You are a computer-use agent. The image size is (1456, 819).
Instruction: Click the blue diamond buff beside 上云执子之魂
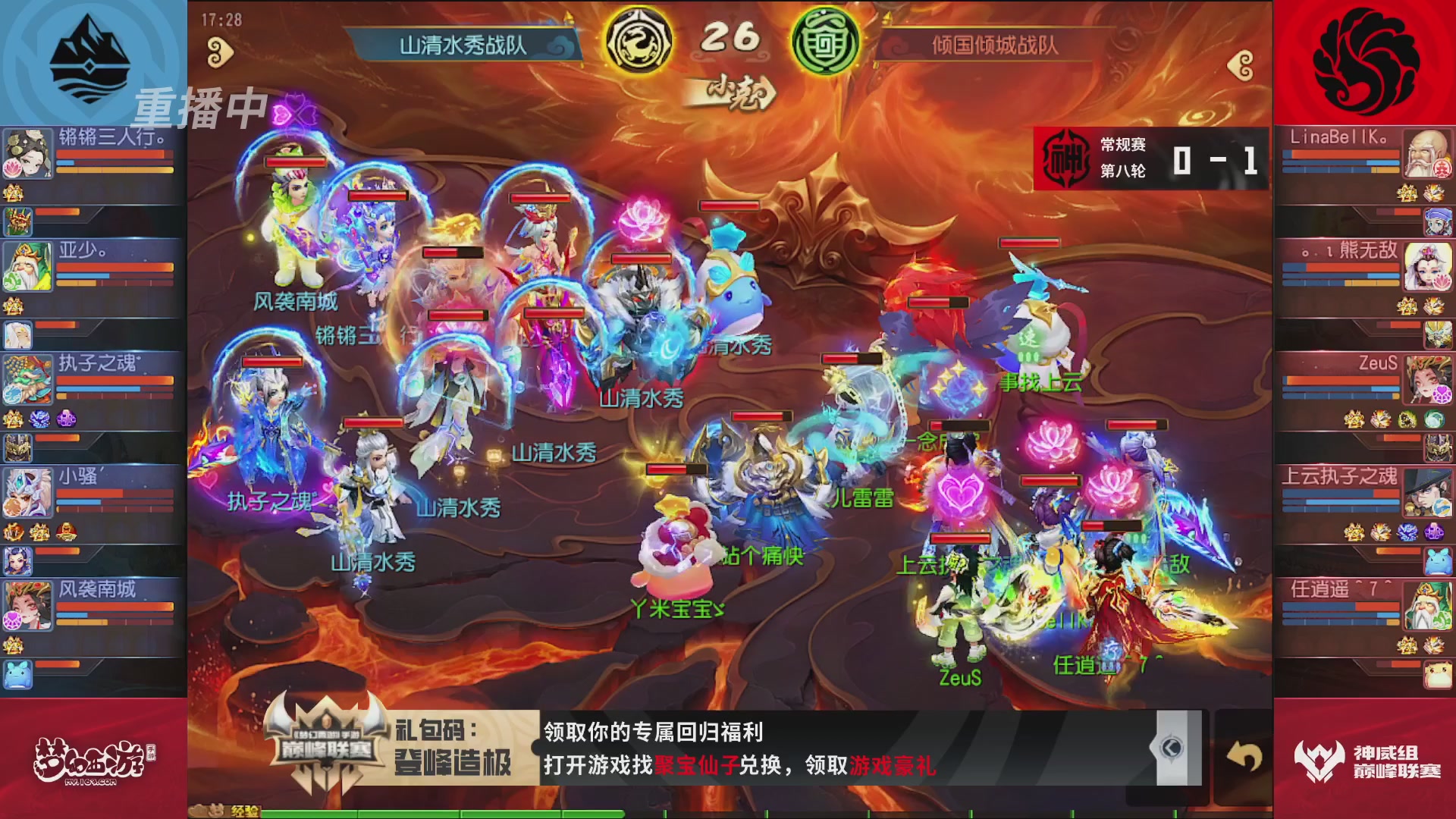[1407, 531]
